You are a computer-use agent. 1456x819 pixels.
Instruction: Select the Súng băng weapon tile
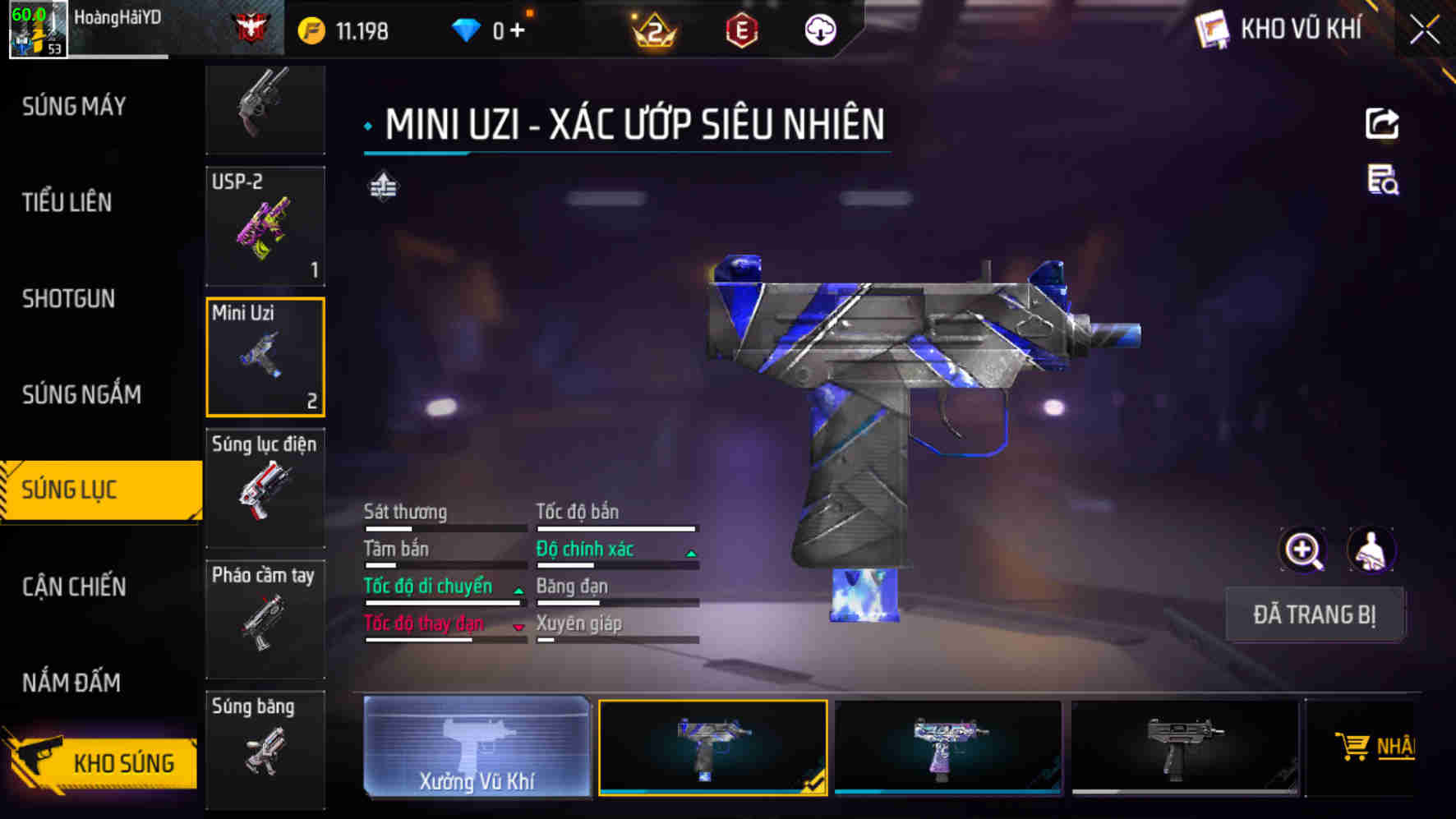pyautogui.click(x=265, y=748)
